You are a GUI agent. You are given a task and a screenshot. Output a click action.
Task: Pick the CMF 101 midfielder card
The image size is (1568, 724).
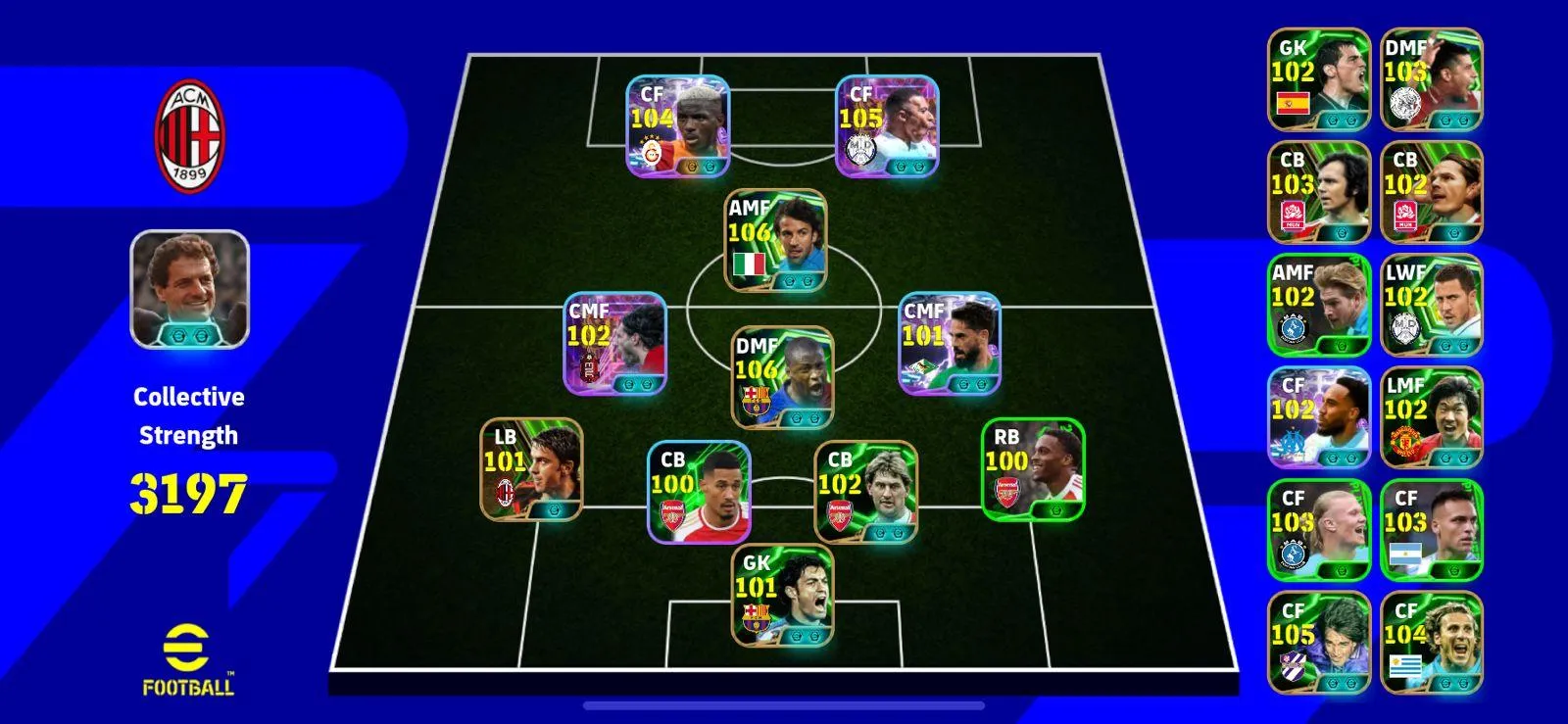coord(950,344)
